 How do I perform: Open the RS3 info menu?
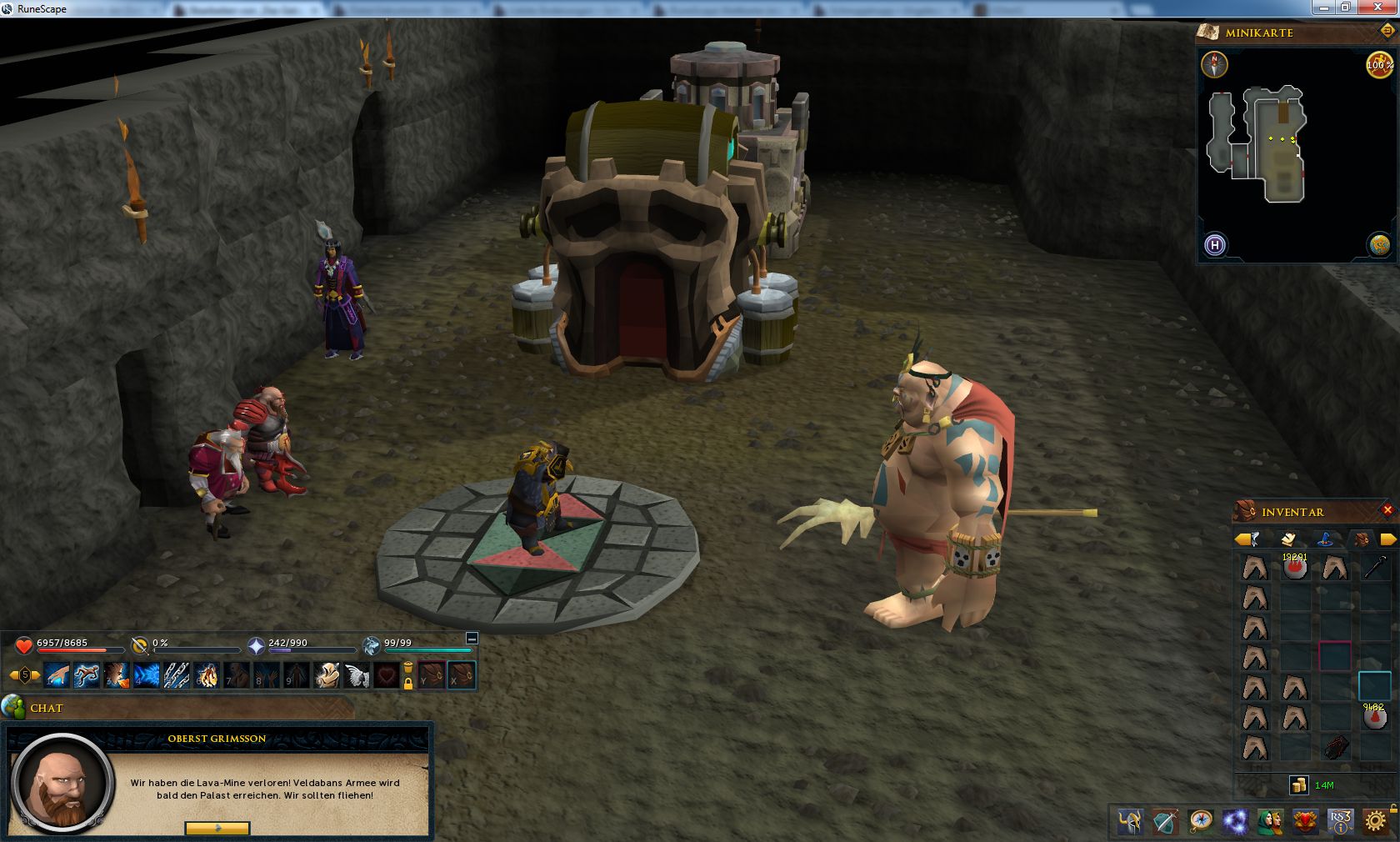pyautogui.click(x=1340, y=821)
